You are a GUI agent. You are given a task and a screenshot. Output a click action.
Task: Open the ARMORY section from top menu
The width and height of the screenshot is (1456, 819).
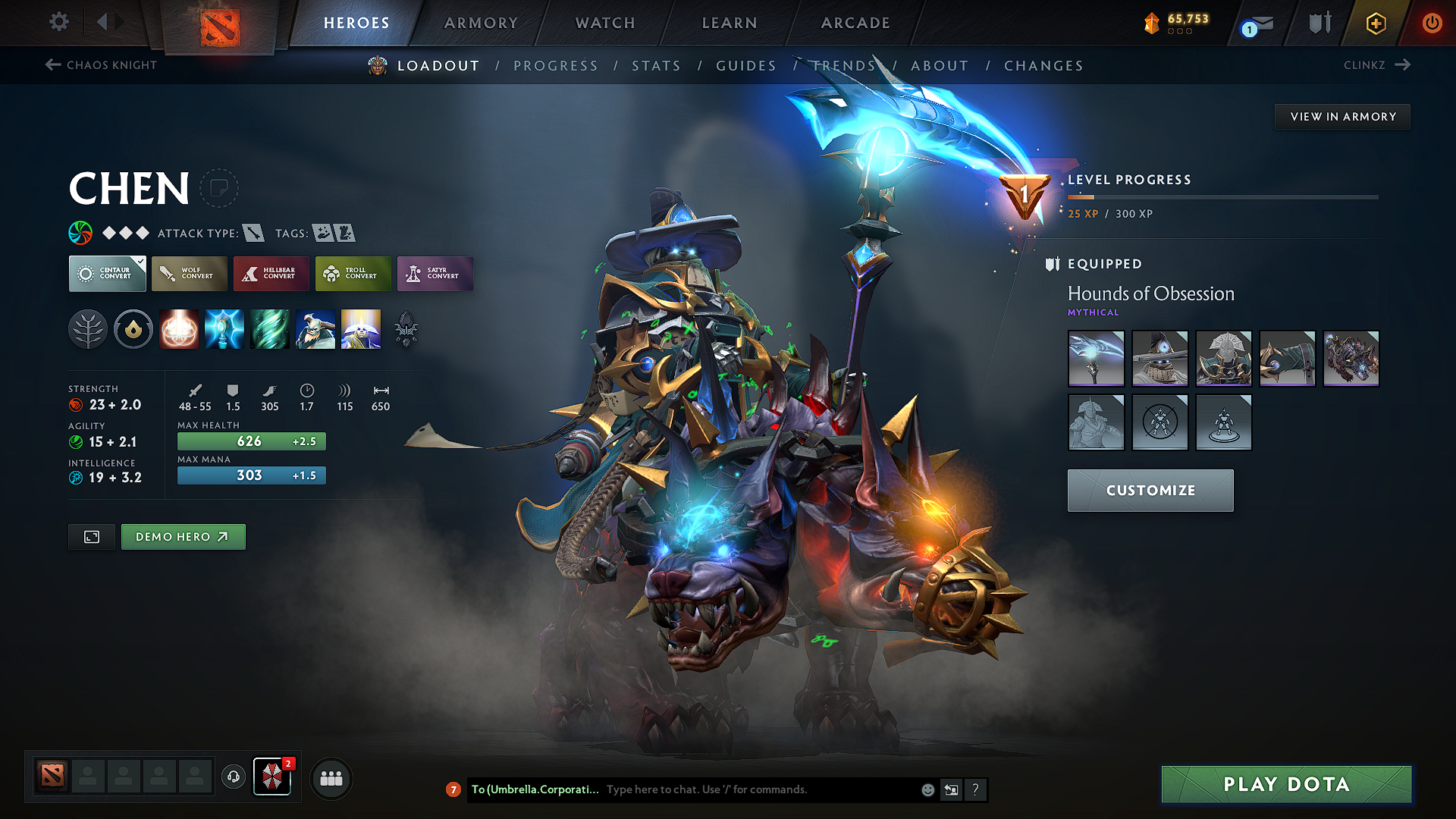point(481,23)
